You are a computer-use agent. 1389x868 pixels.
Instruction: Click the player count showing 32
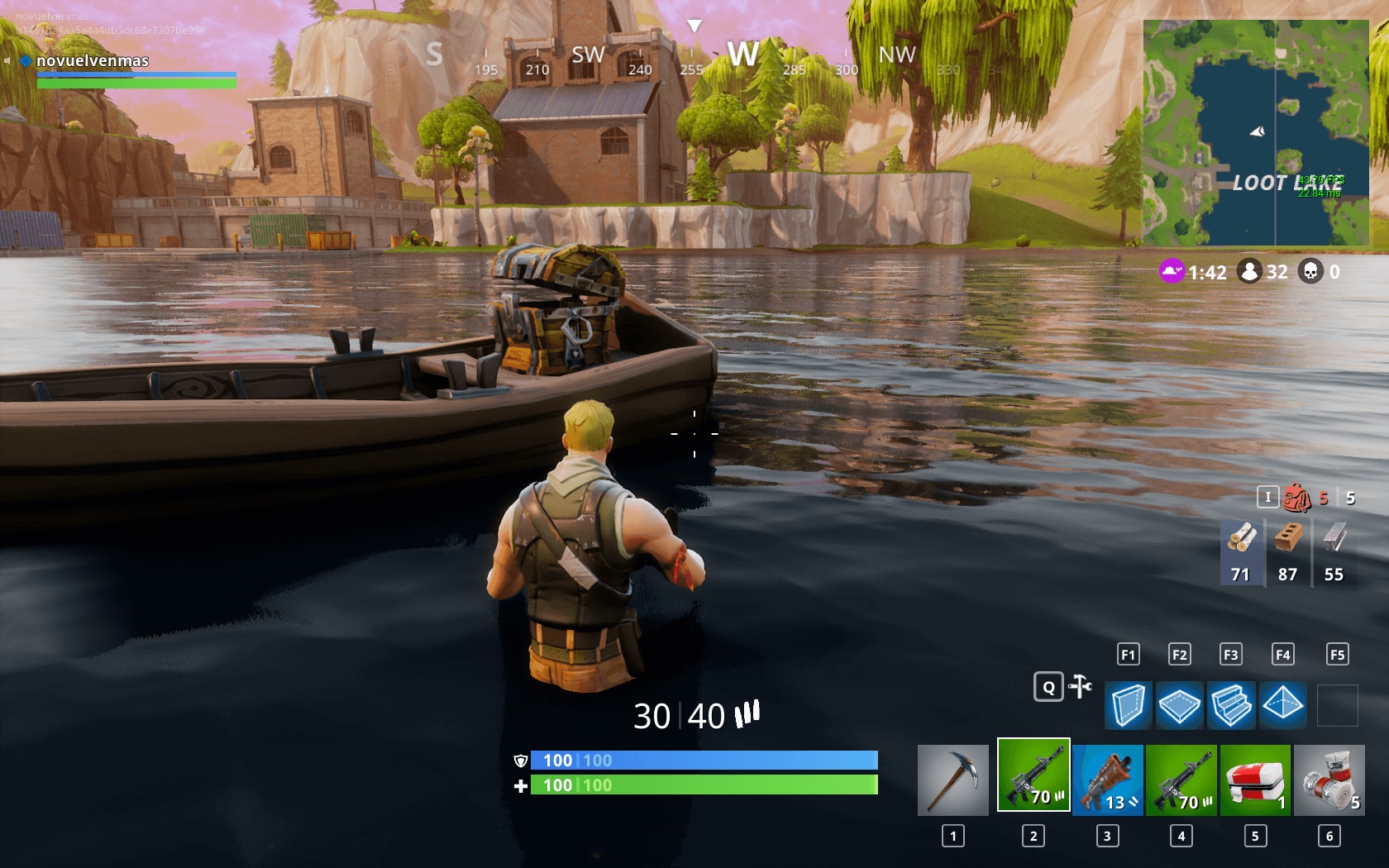pyautogui.click(x=1263, y=273)
